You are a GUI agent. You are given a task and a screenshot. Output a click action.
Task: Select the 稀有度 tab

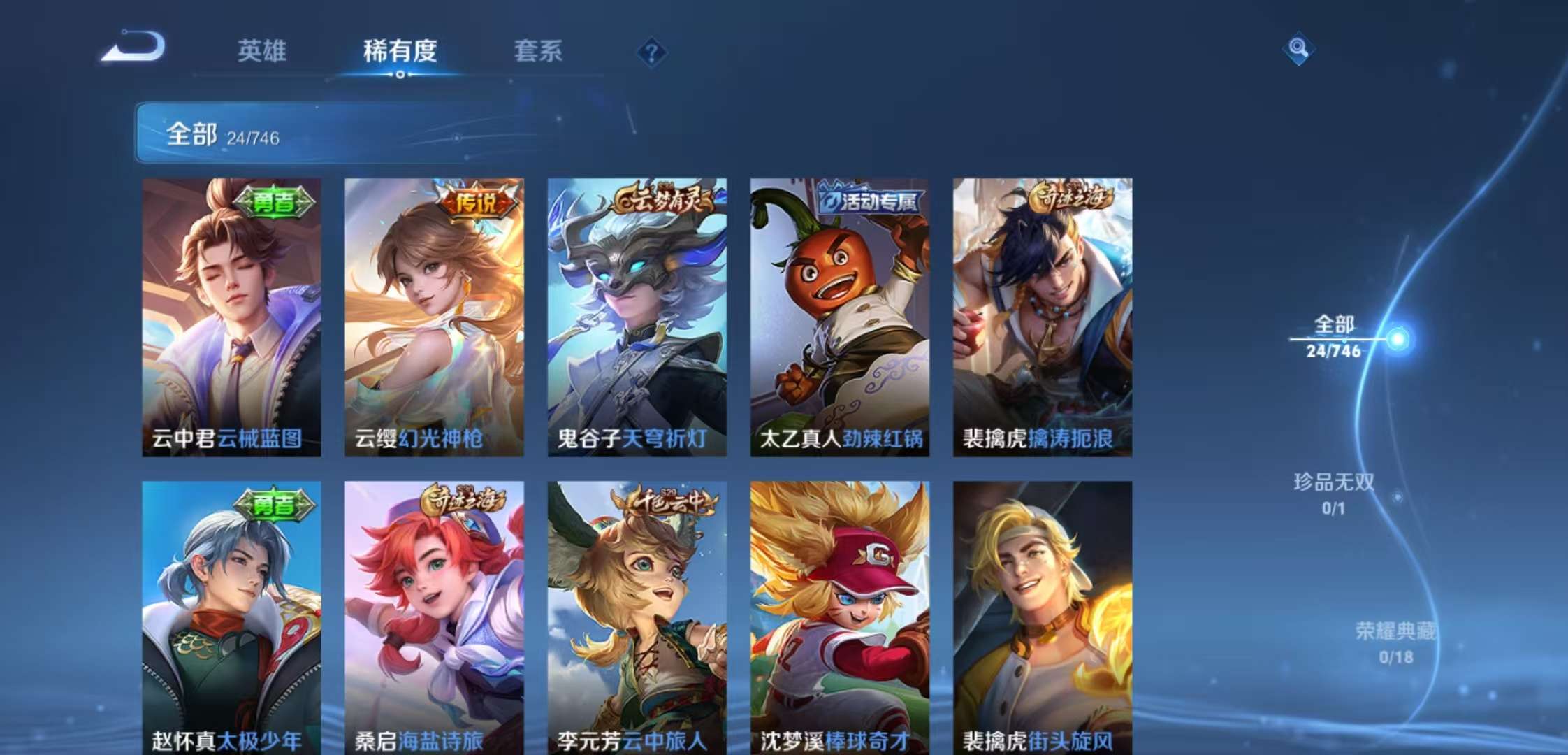(x=400, y=52)
